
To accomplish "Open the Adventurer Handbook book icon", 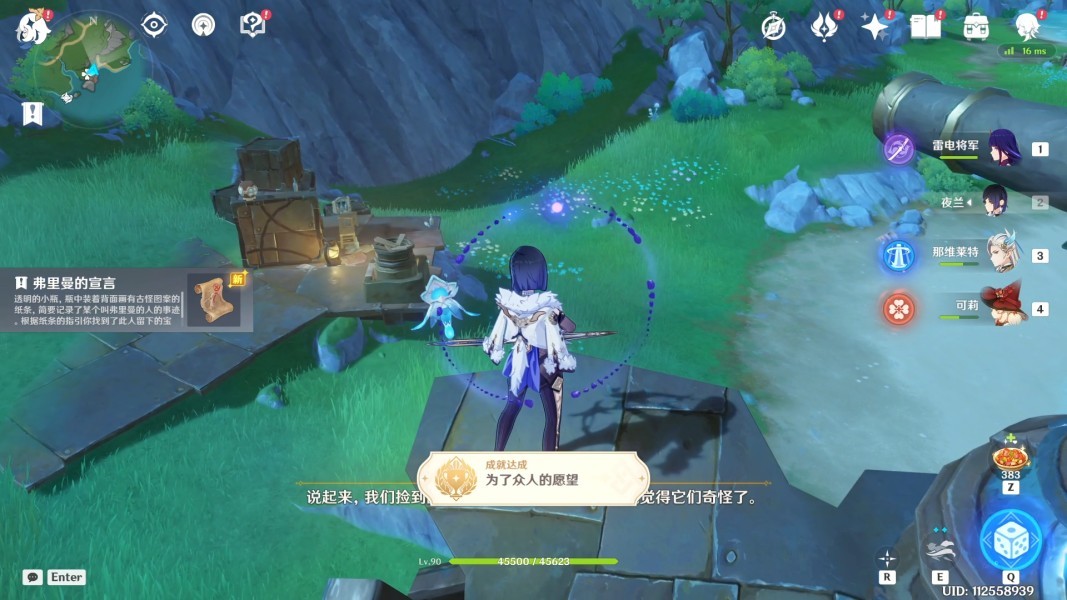I will click(x=926, y=27).
